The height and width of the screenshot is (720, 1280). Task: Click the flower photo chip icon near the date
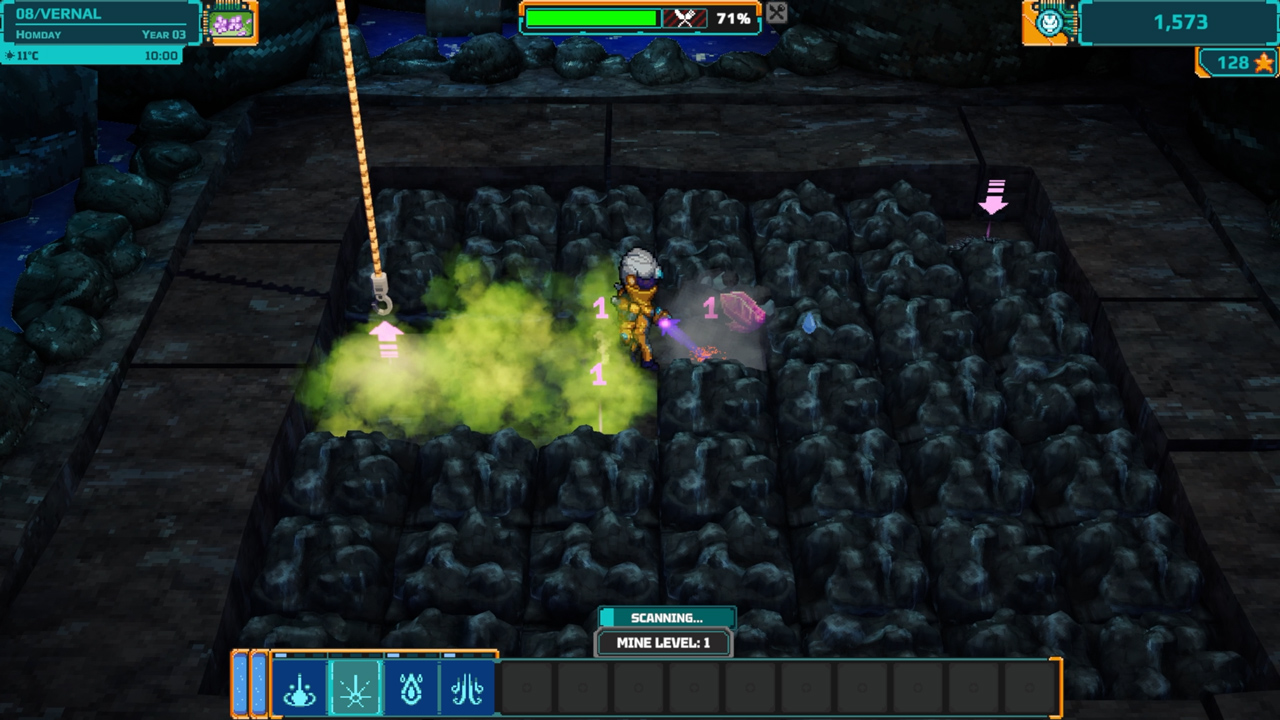tap(232, 21)
